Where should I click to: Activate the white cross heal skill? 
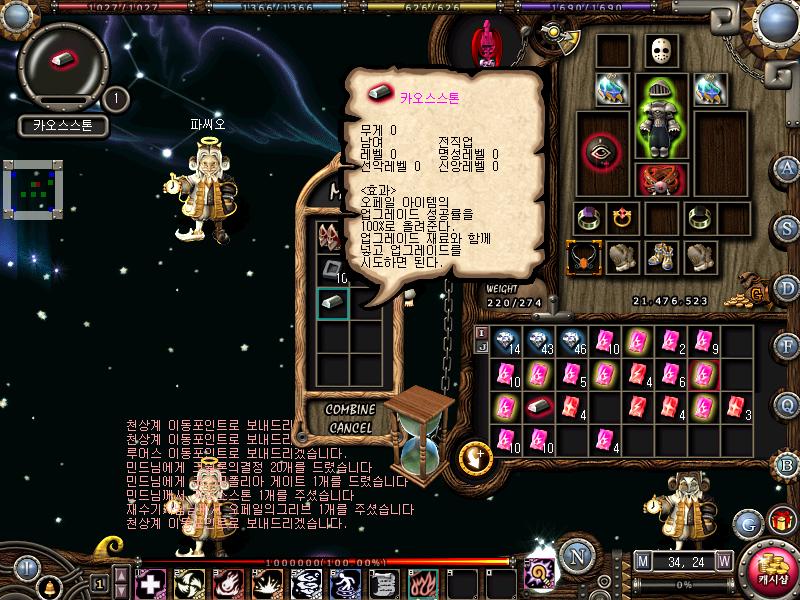click(x=149, y=582)
